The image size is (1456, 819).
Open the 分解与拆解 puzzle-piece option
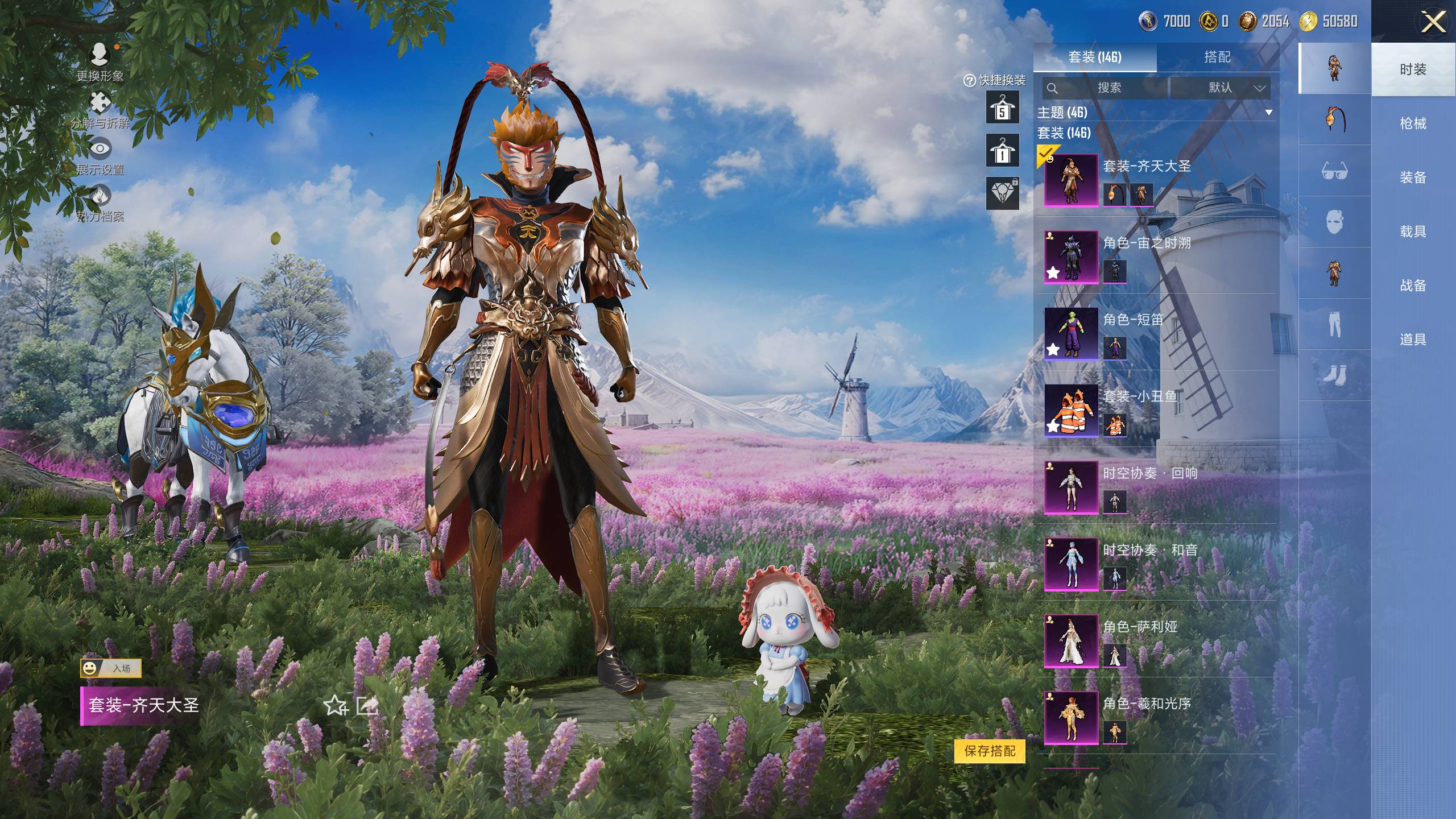(100, 109)
